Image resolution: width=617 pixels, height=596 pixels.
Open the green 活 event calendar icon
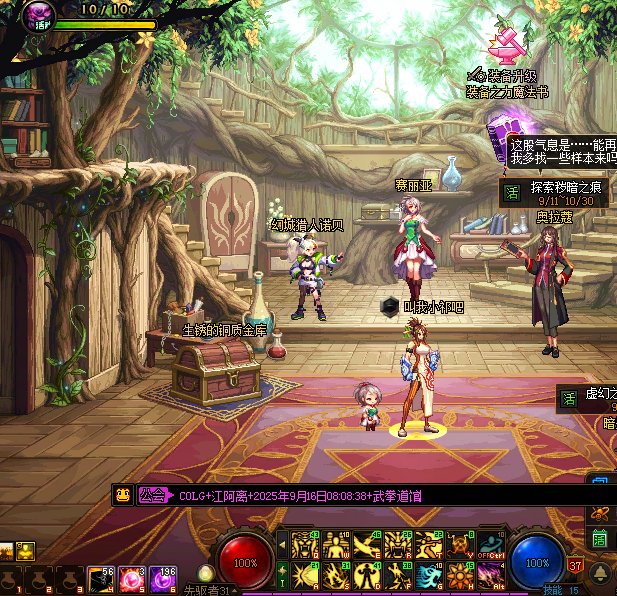[x=599, y=540]
